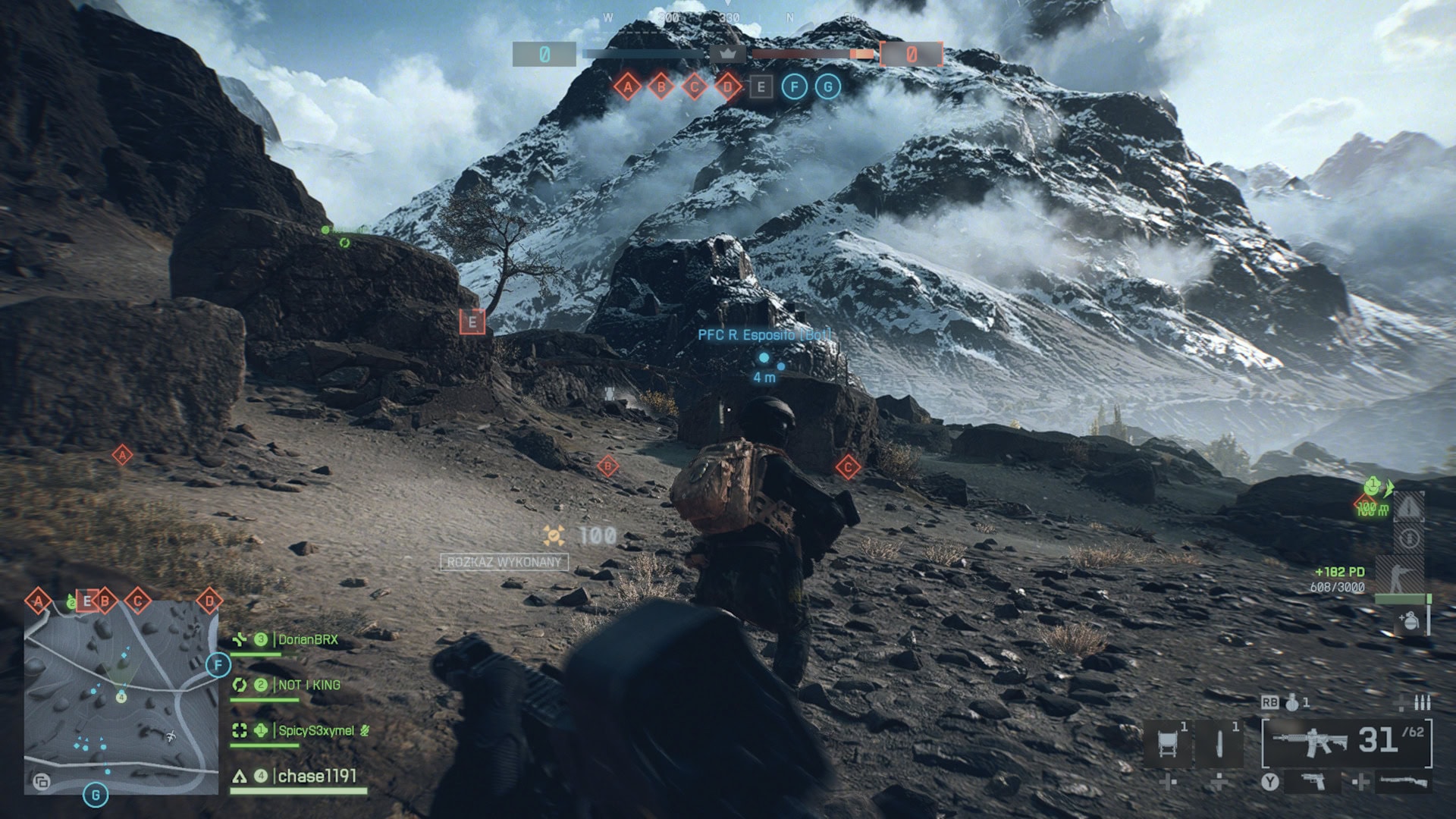
Task: Expand the revive syringe indicator icon
Action: (x=1410, y=537)
